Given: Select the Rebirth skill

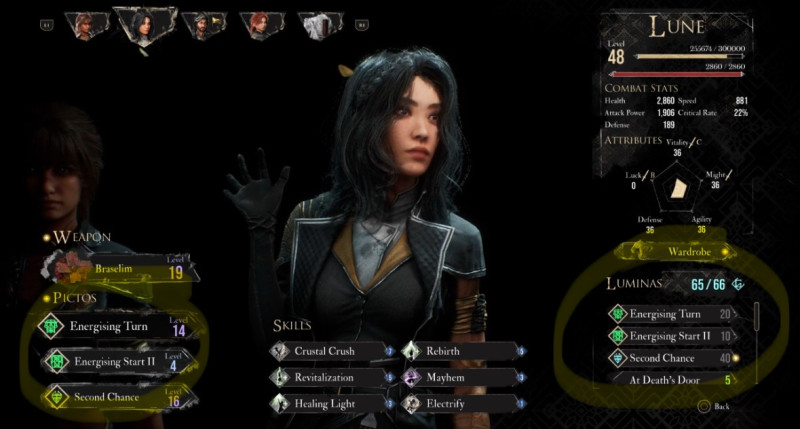Looking at the screenshot, I should [462, 351].
